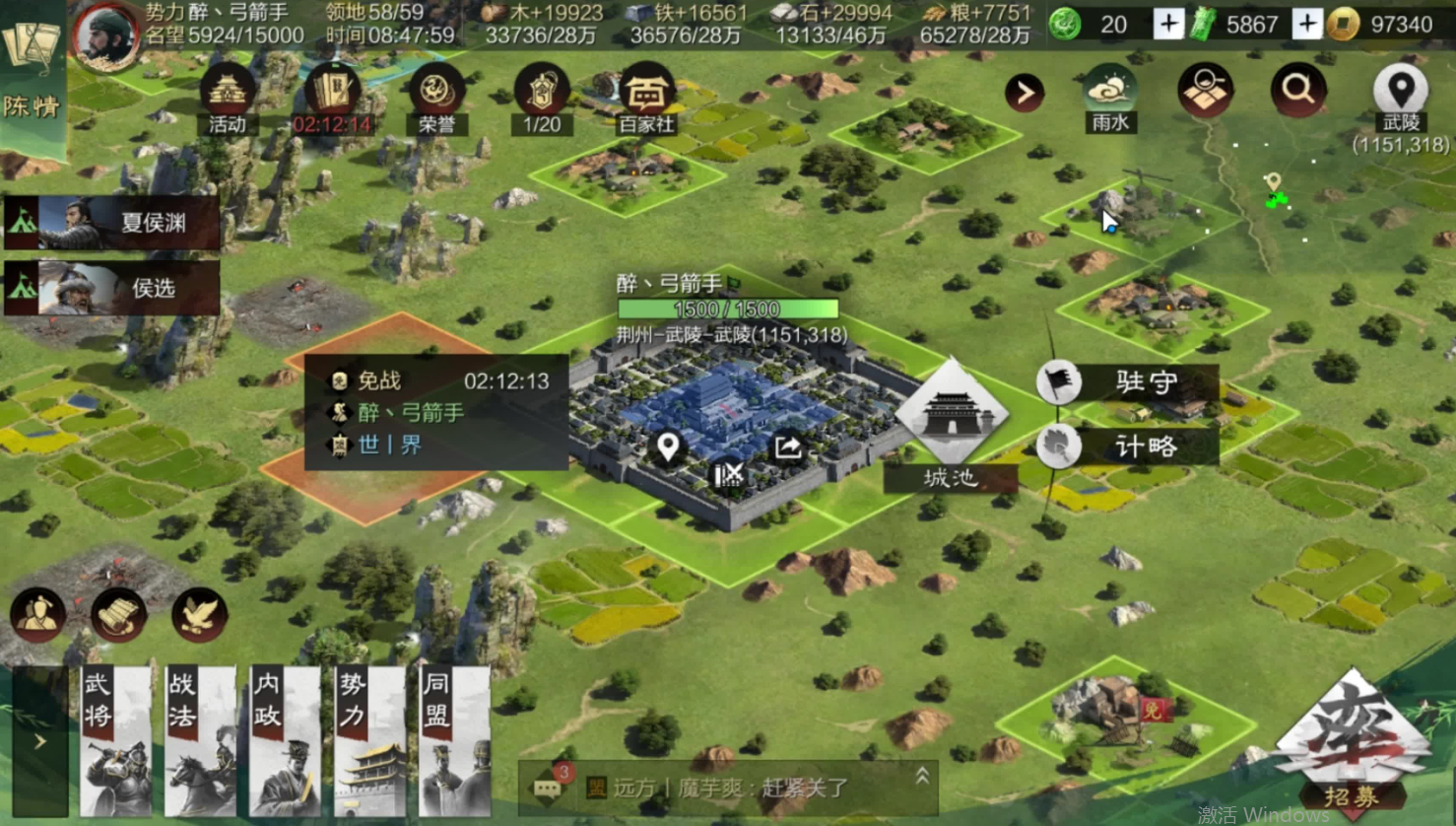This screenshot has height=826, width=1456.
Task: Select the 侯选 army entry
Action: click(x=112, y=288)
